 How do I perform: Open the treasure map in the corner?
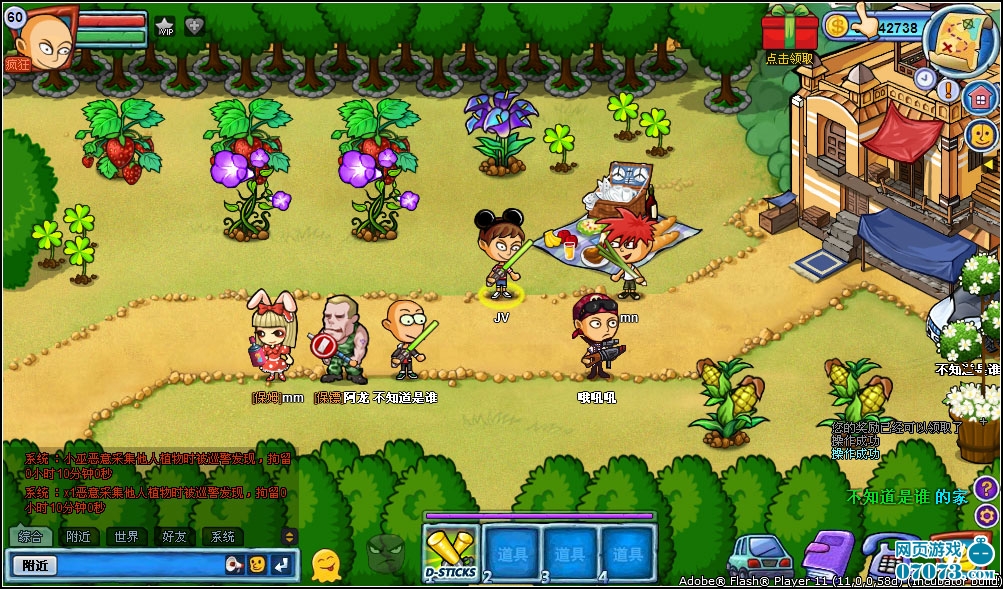pos(958,40)
